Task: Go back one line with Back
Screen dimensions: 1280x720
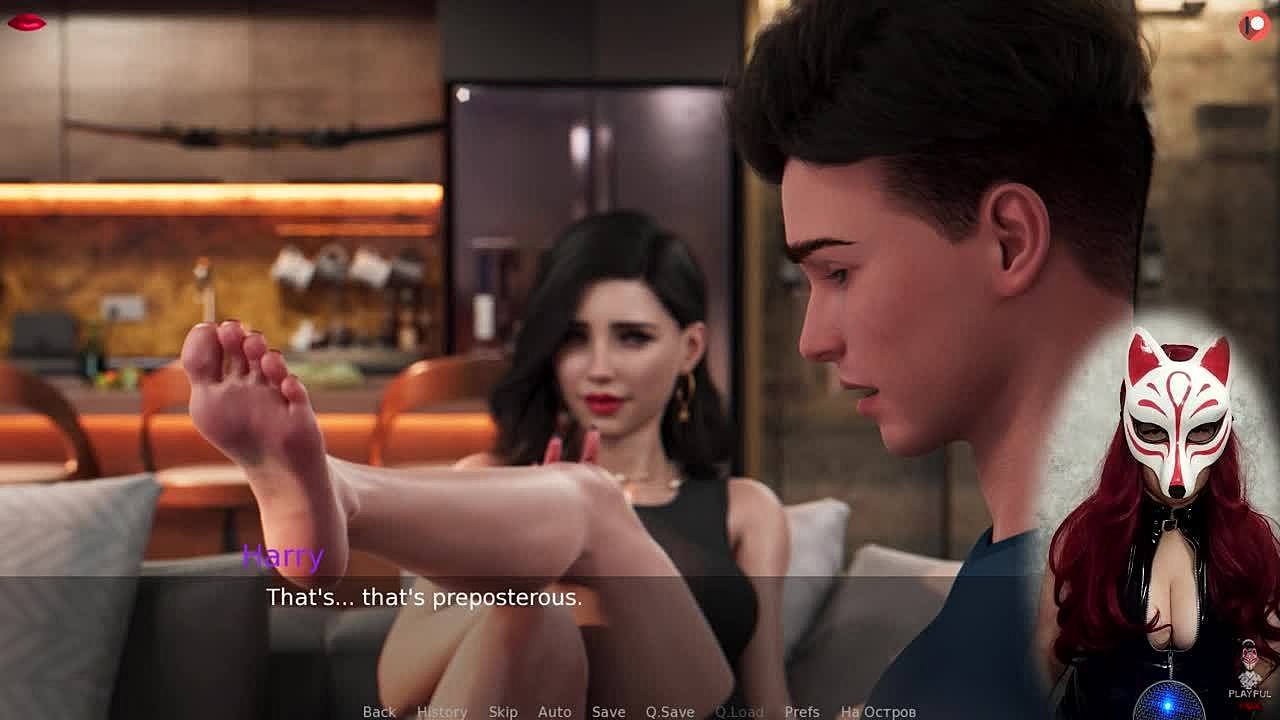Action: 379,711
